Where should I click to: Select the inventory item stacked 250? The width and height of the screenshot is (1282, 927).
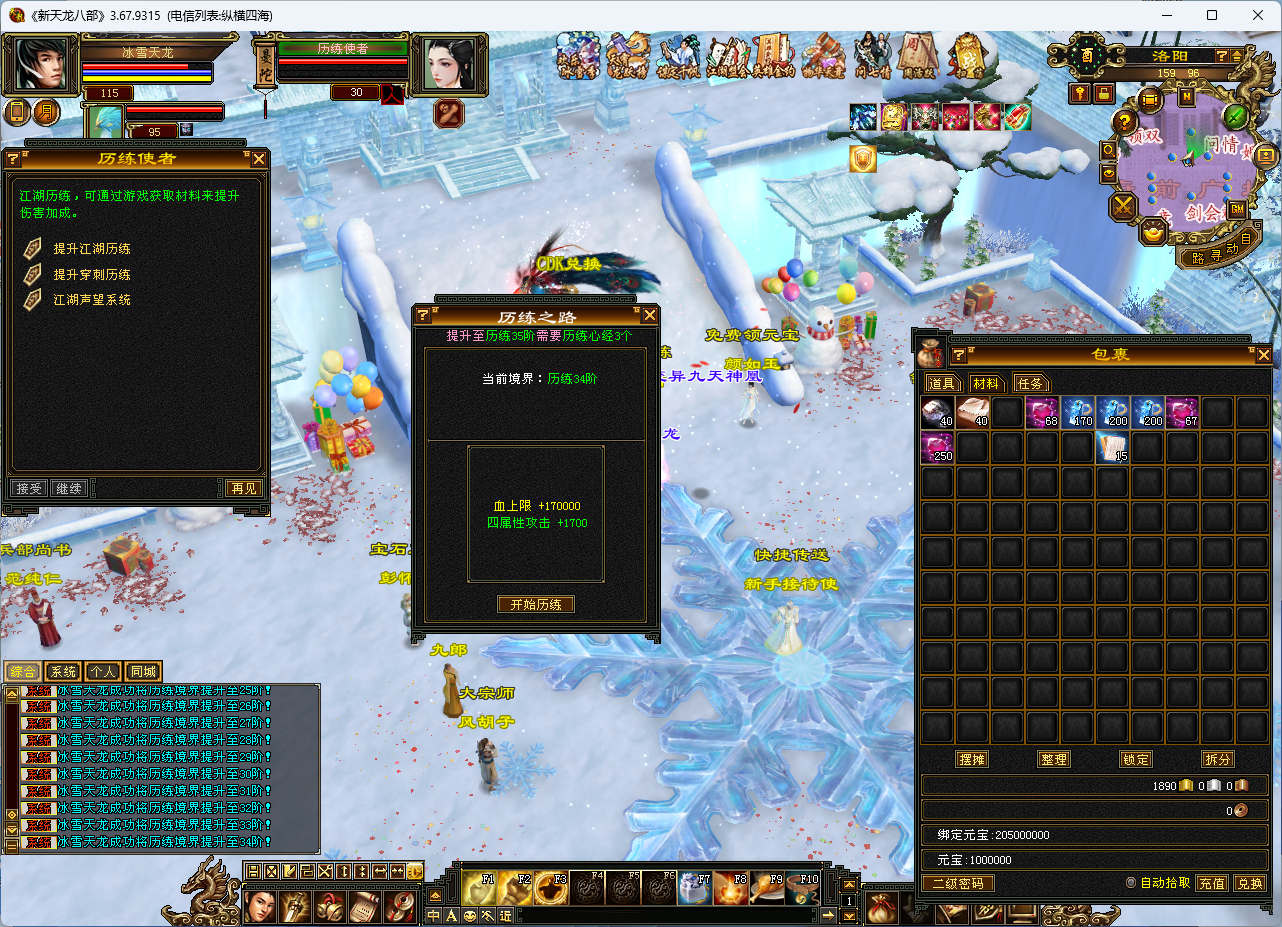pyautogui.click(x=937, y=448)
